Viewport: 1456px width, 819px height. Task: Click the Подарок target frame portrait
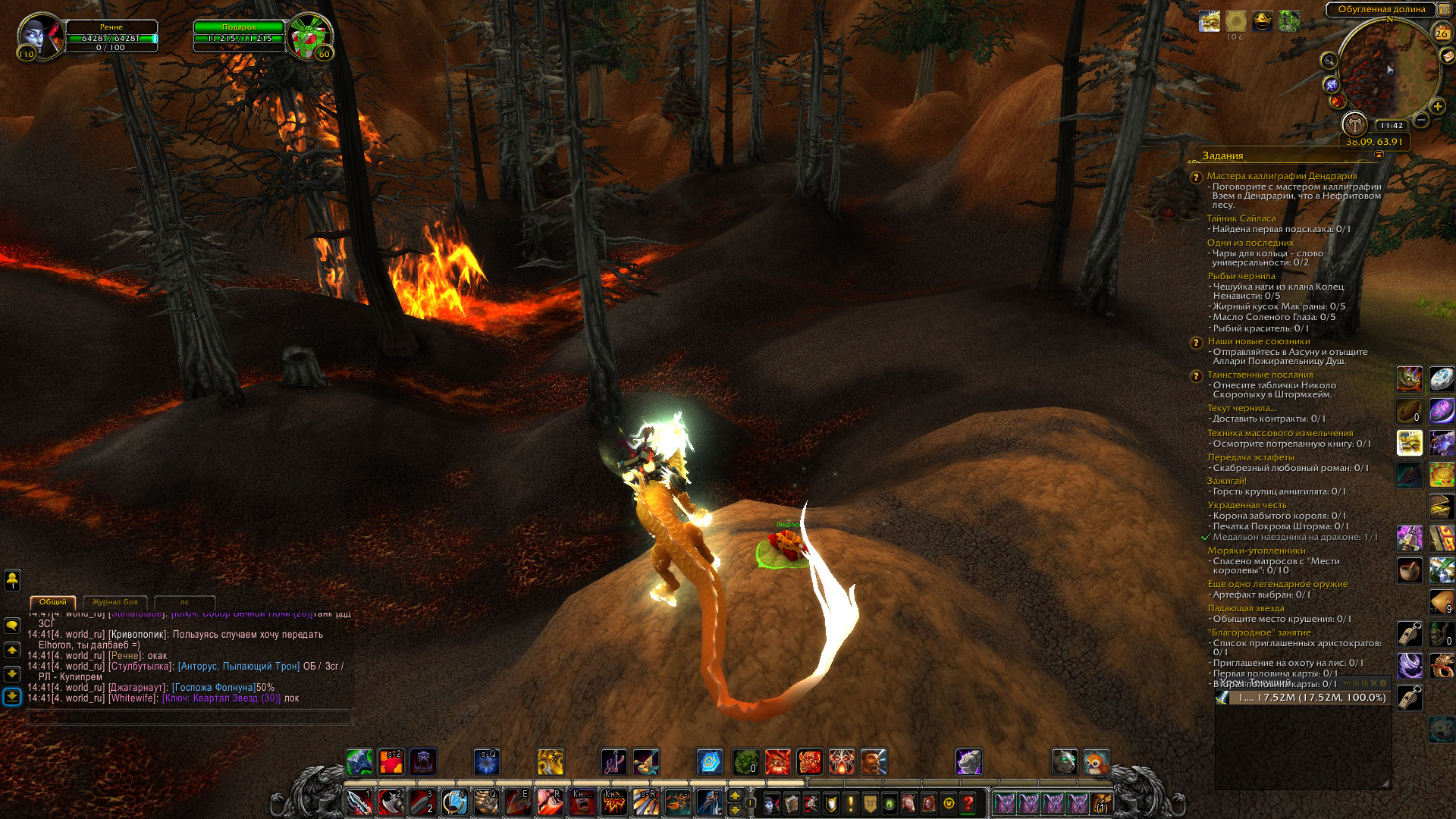point(310,36)
